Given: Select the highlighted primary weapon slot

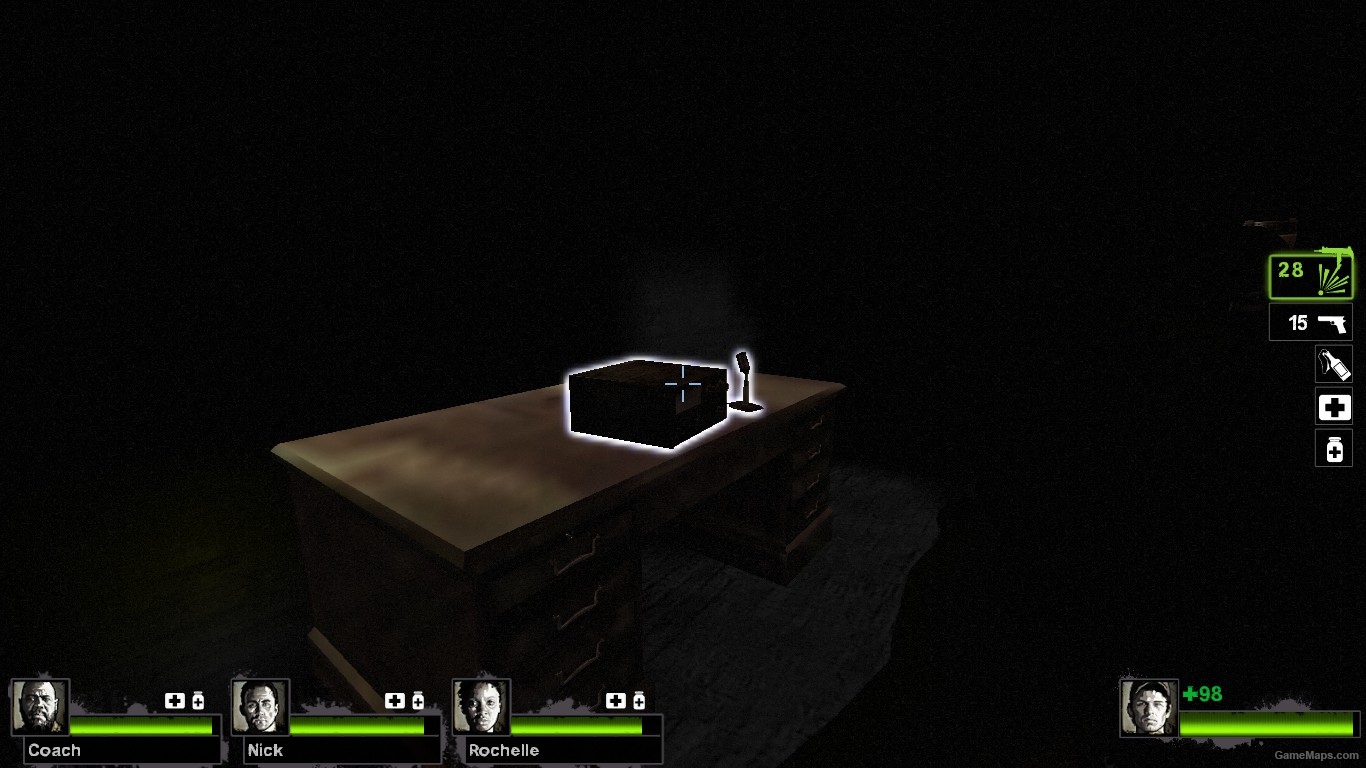Looking at the screenshot, I should click(x=1311, y=274).
